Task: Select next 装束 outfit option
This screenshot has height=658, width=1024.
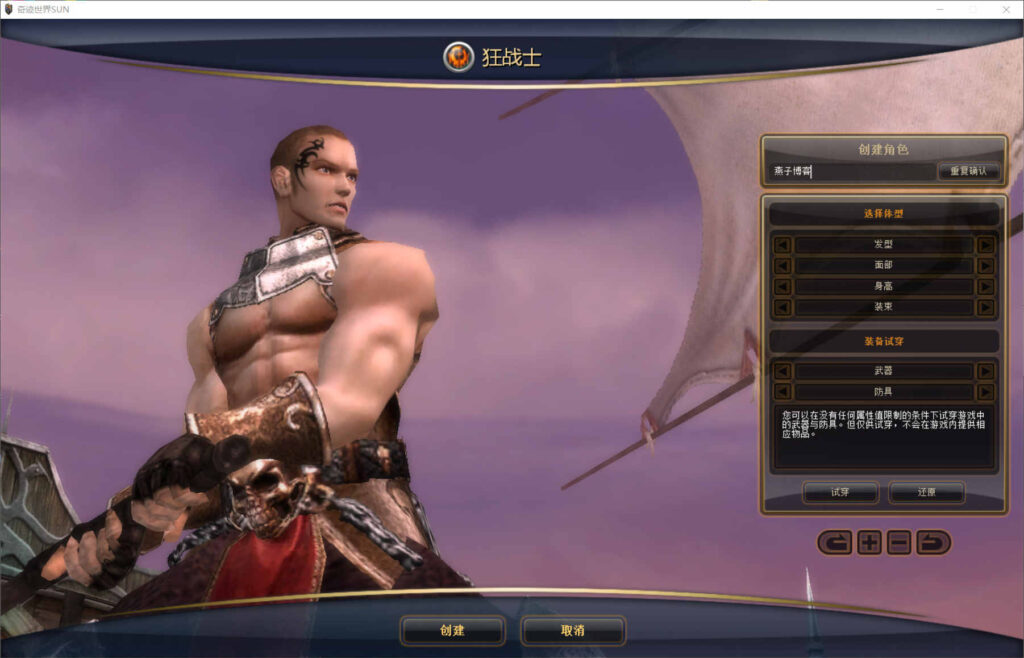Action: 985,308
